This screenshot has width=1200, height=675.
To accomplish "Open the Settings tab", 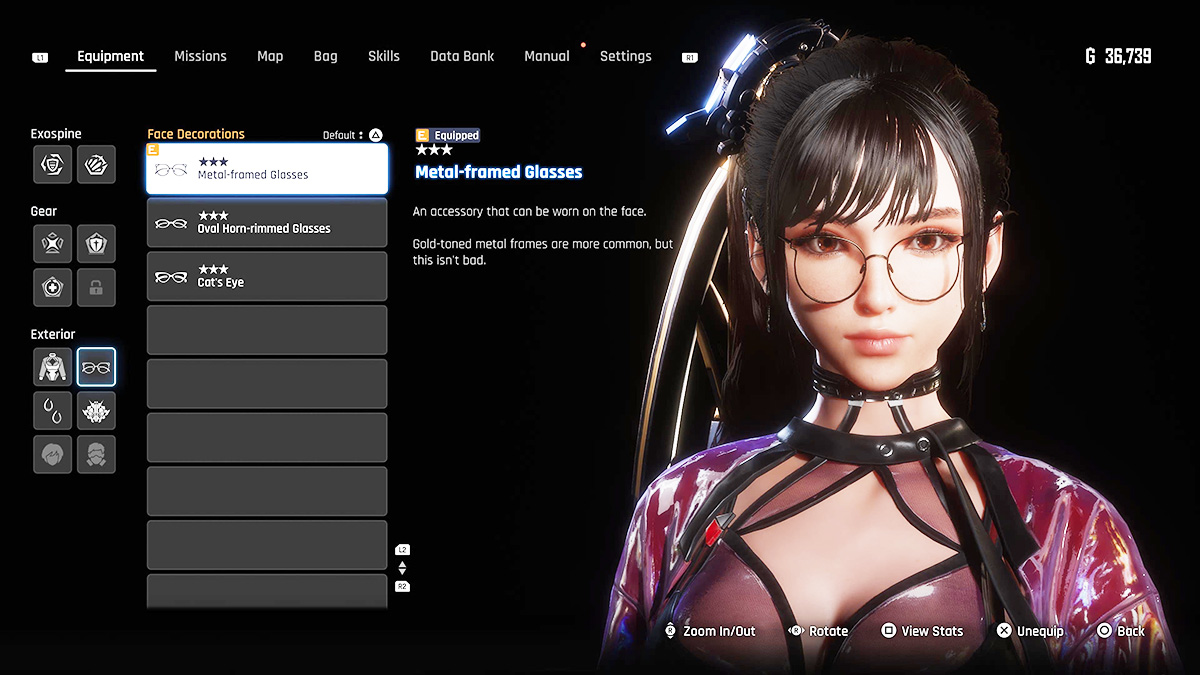I will click(625, 56).
